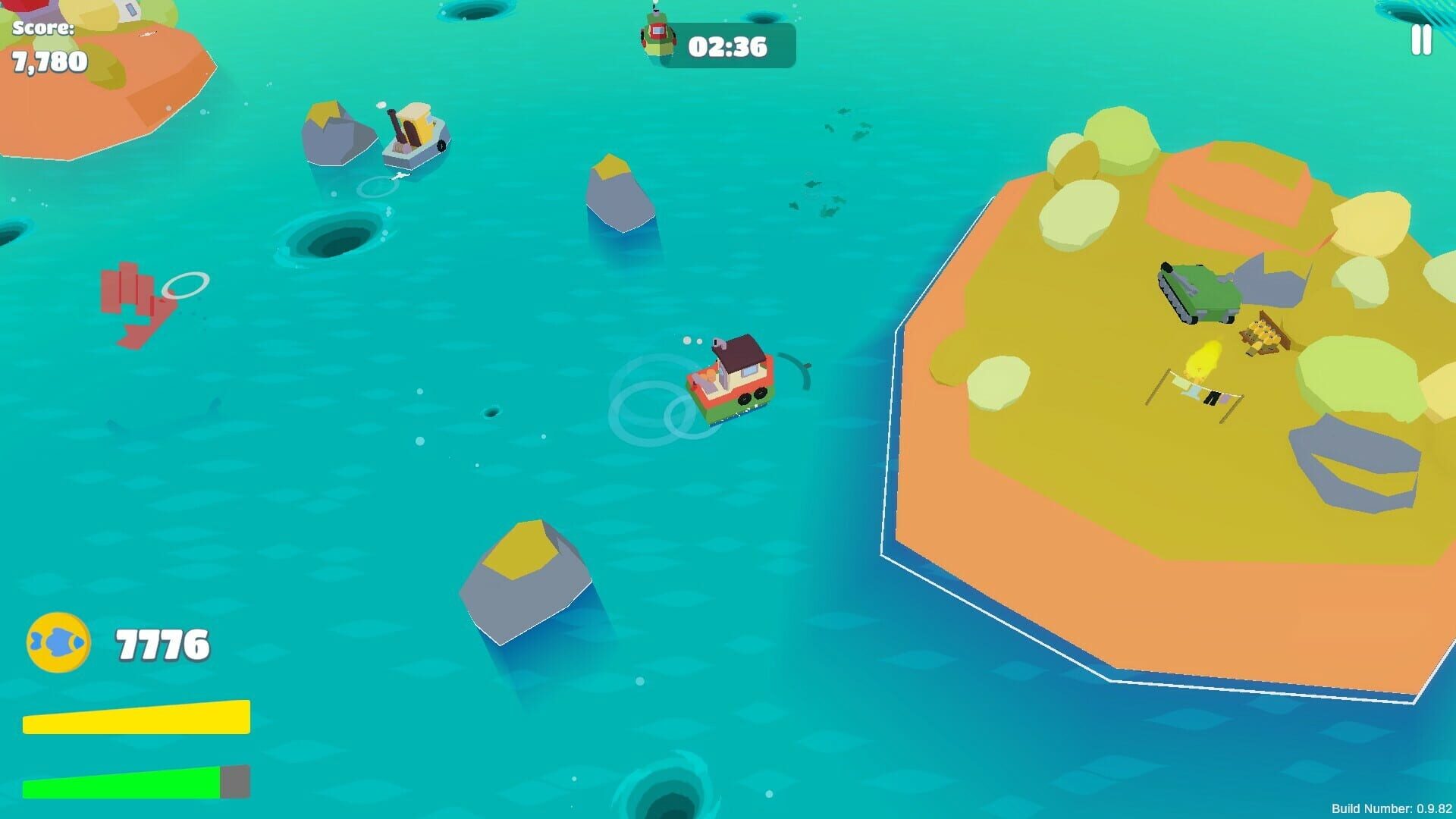This screenshot has height=819, width=1456.
Task: Click the yellow fish coin icon
Action: point(58,641)
